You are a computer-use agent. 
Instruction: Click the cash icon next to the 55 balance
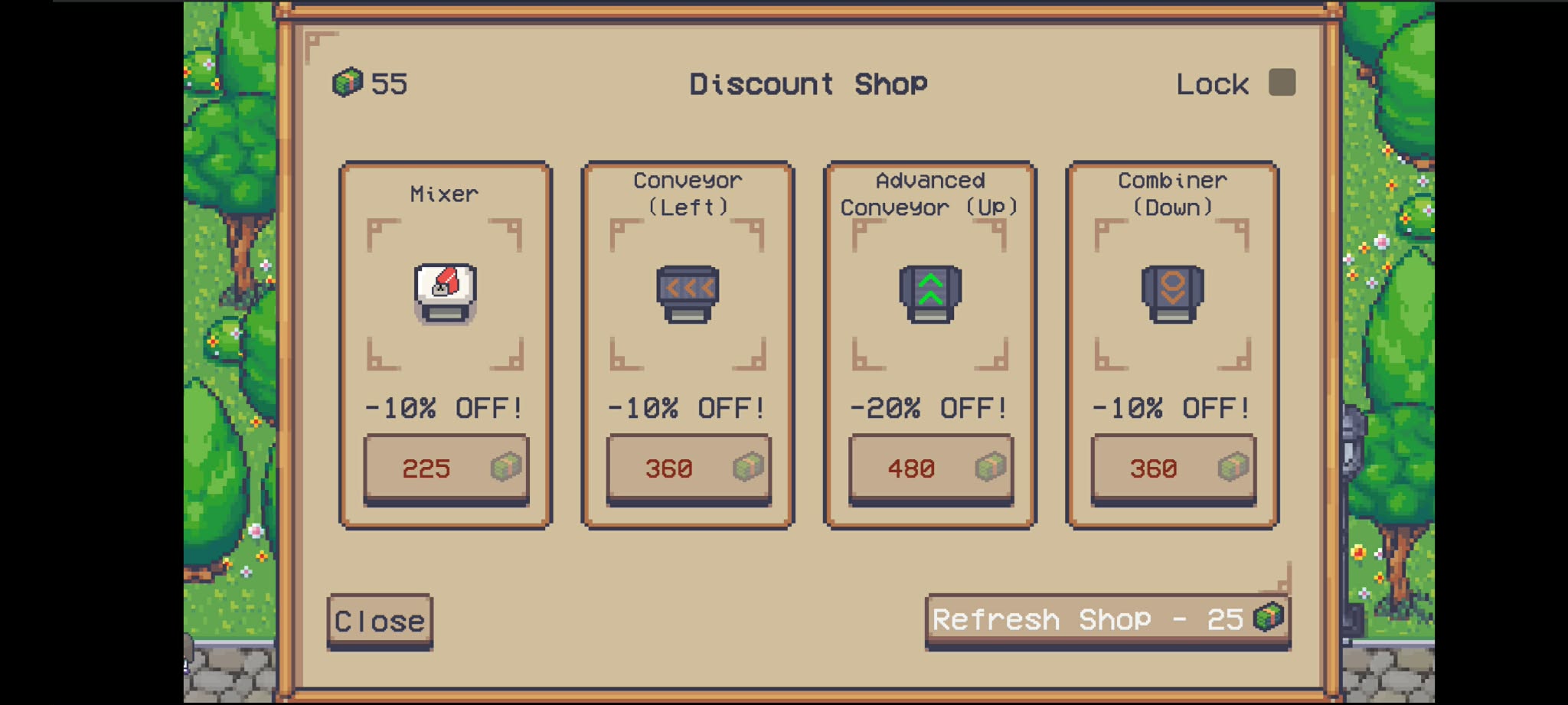click(x=348, y=83)
